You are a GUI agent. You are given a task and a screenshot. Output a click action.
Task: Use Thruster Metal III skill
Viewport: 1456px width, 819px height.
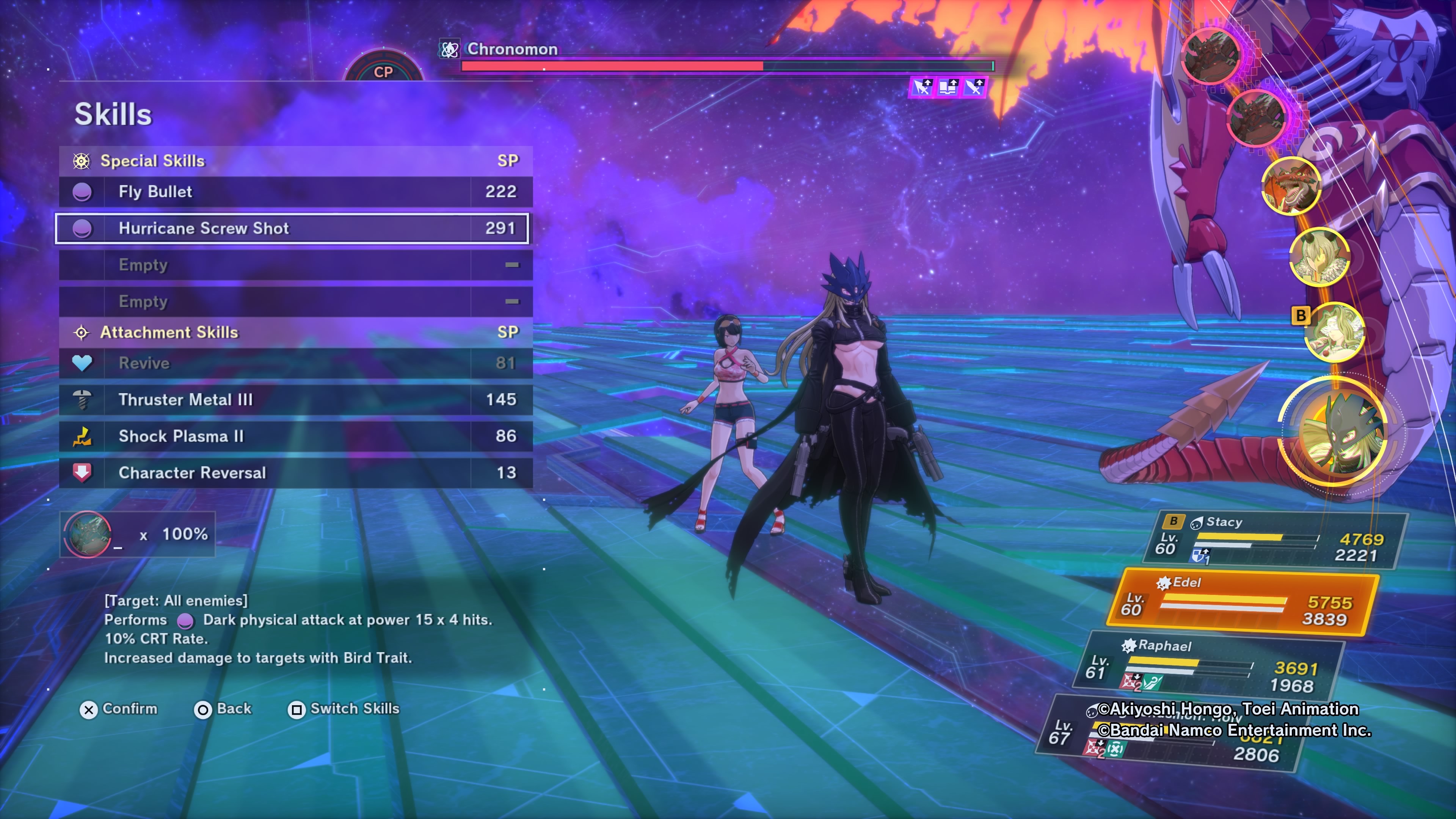tap(295, 400)
